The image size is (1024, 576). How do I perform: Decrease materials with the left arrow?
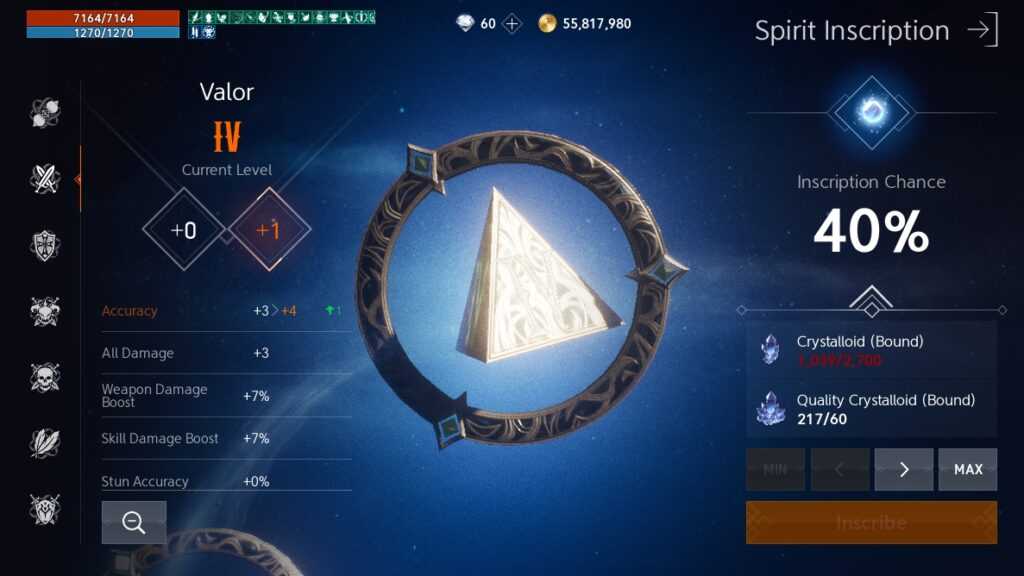coord(840,469)
